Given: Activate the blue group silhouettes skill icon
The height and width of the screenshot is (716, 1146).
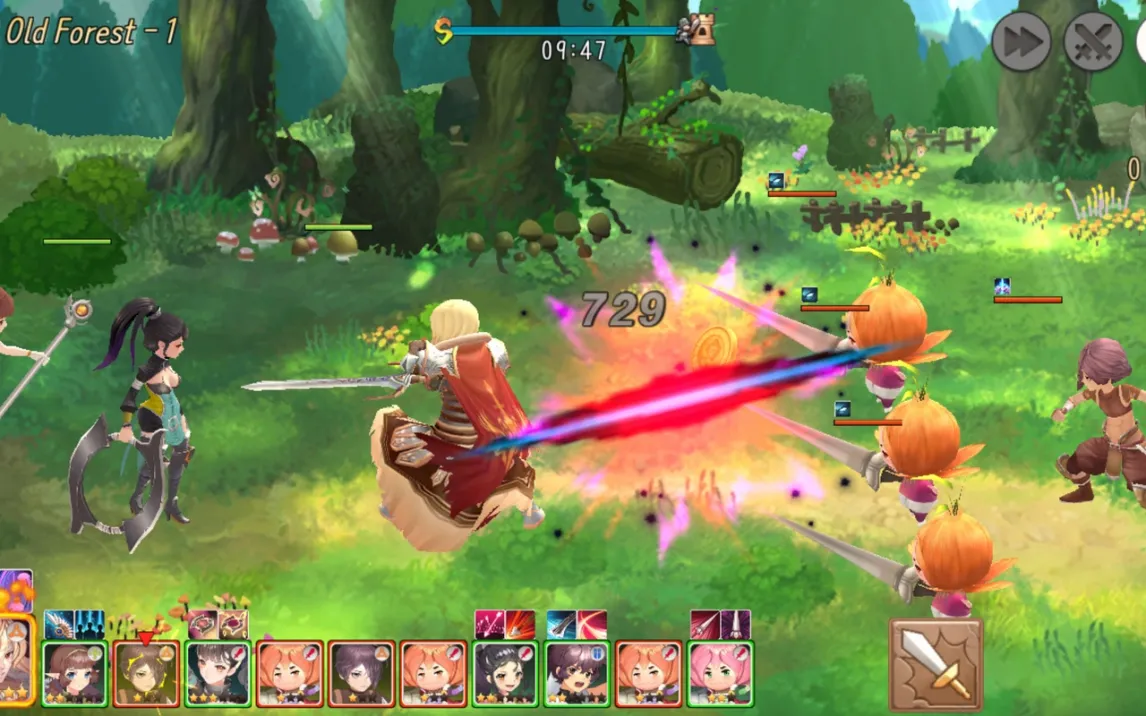Looking at the screenshot, I should (x=90, y=625).
